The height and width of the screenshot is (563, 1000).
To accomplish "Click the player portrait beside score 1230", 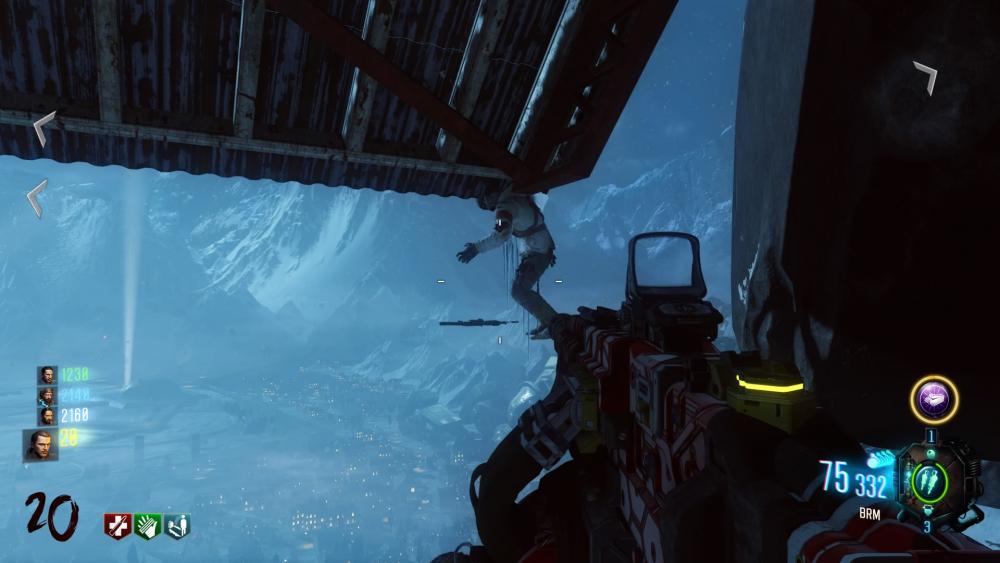I will click(x=47, y=375).
